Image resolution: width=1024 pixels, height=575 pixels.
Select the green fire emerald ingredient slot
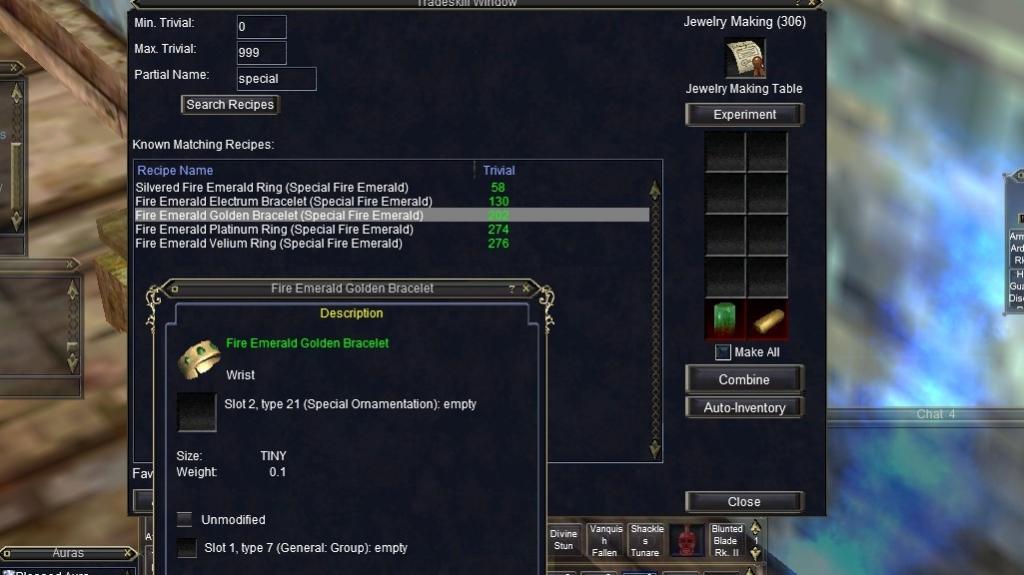724,320
